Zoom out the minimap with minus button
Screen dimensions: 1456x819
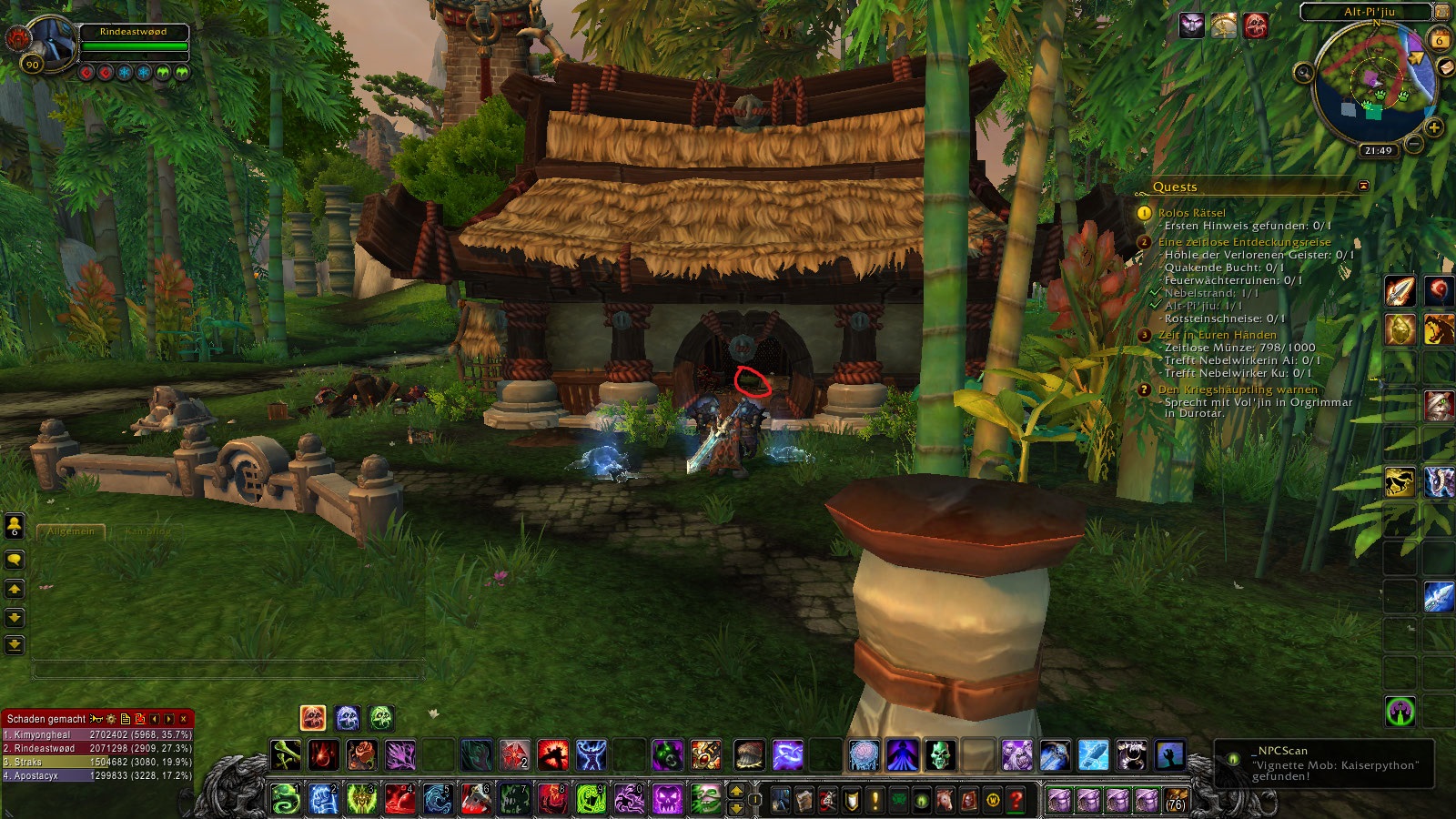pyautogui.click(x=1414, y=143)
